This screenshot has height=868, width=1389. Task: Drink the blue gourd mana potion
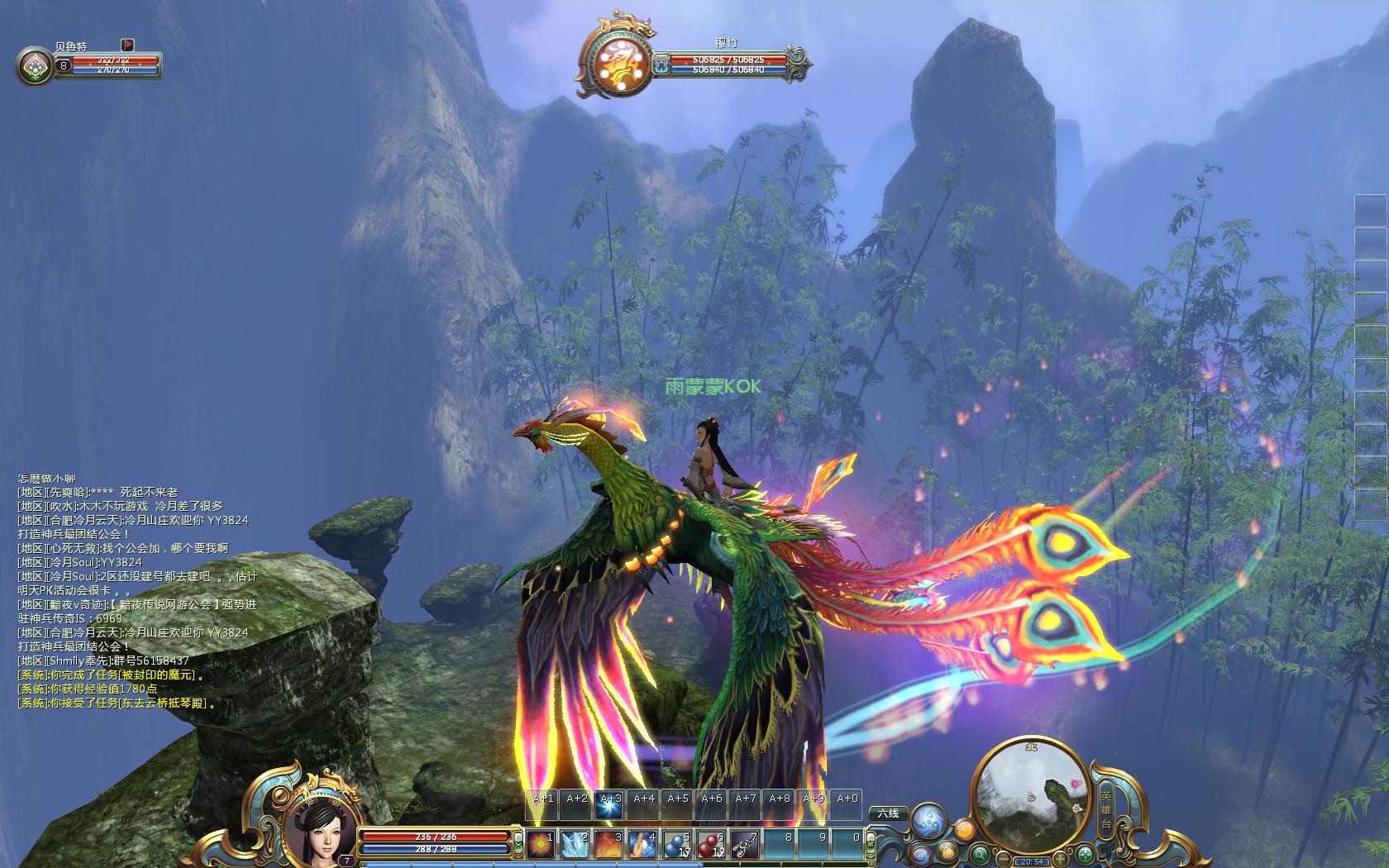click(x=677, y=844)
